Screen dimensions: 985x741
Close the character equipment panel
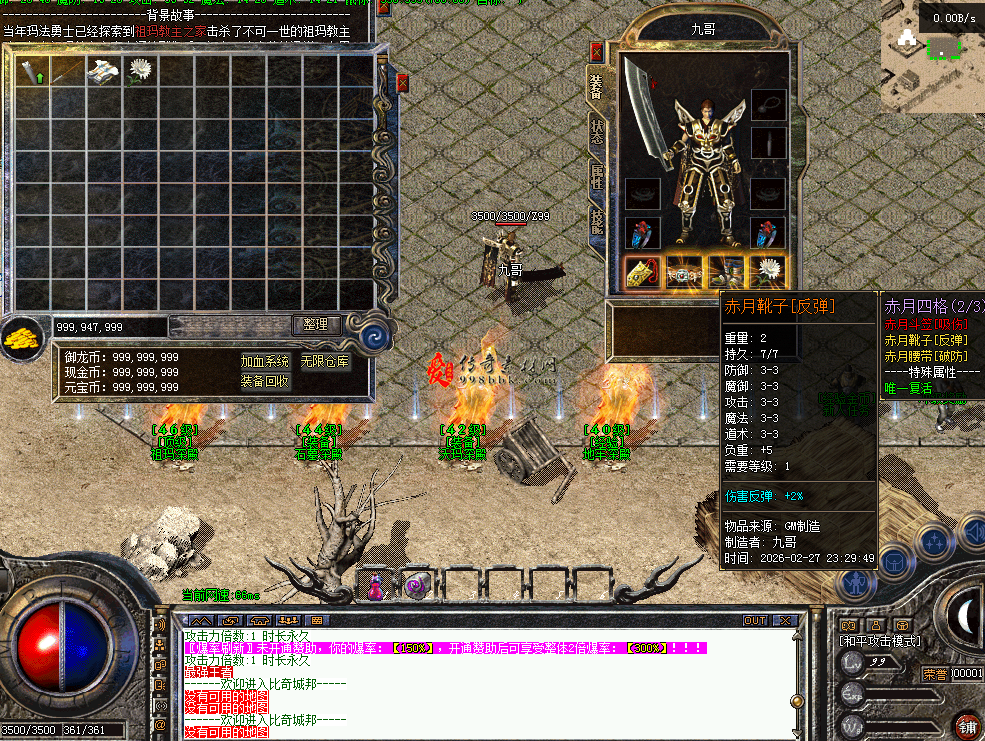coord(597,52)
